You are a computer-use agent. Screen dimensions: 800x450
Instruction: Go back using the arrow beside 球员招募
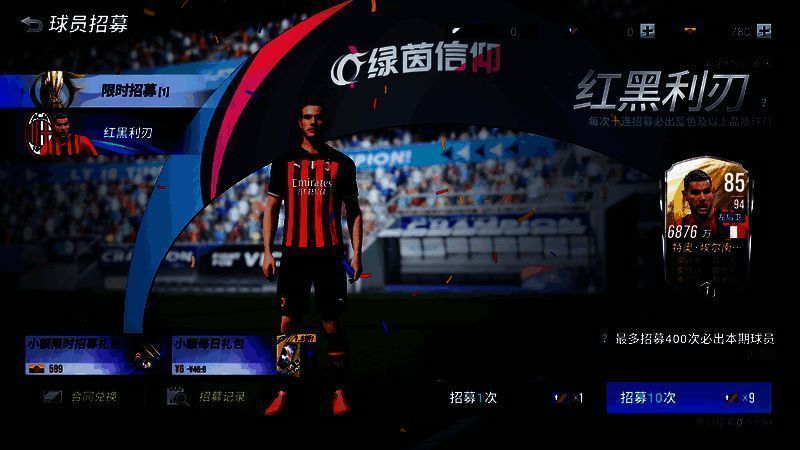[31, 24]
